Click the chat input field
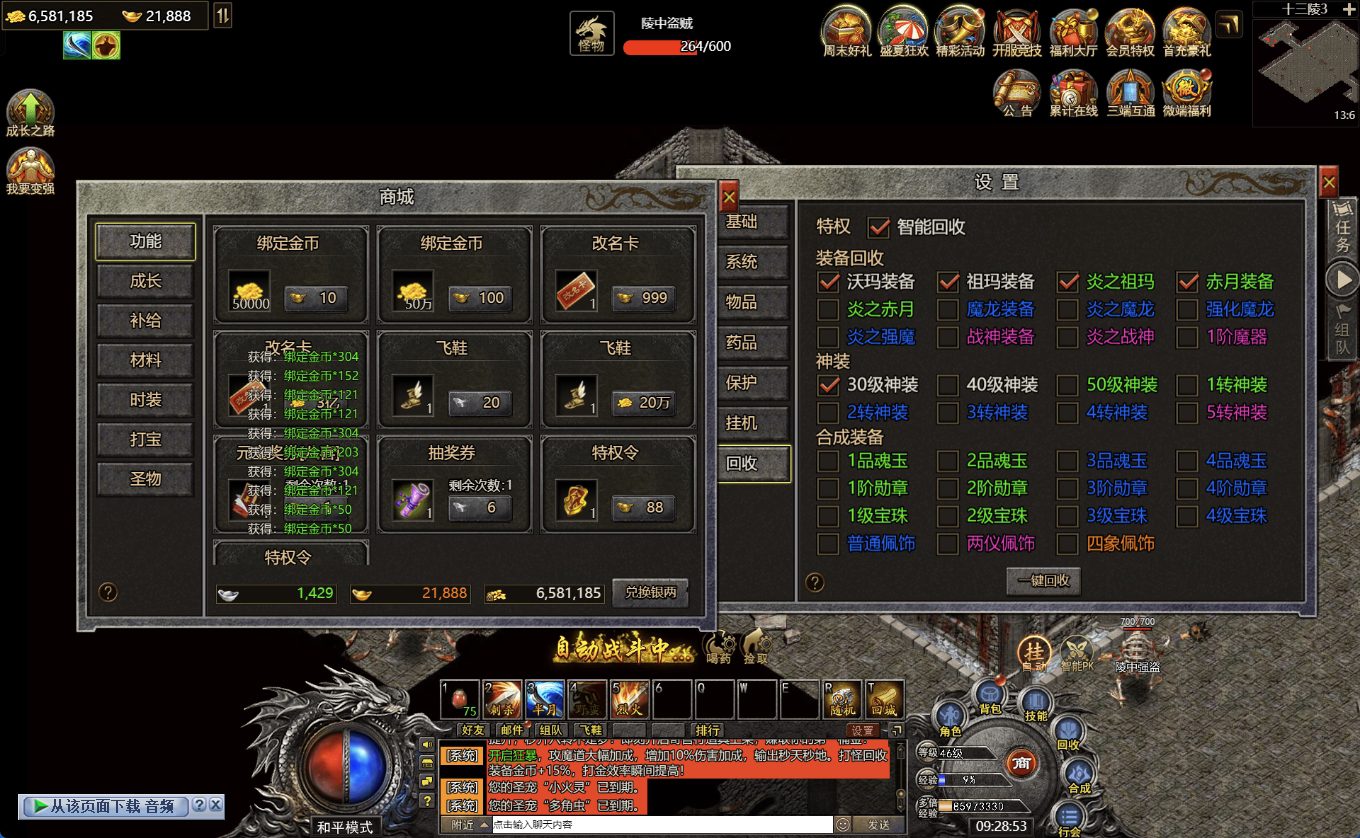1360x838 pixels. [x=660, y=825]
